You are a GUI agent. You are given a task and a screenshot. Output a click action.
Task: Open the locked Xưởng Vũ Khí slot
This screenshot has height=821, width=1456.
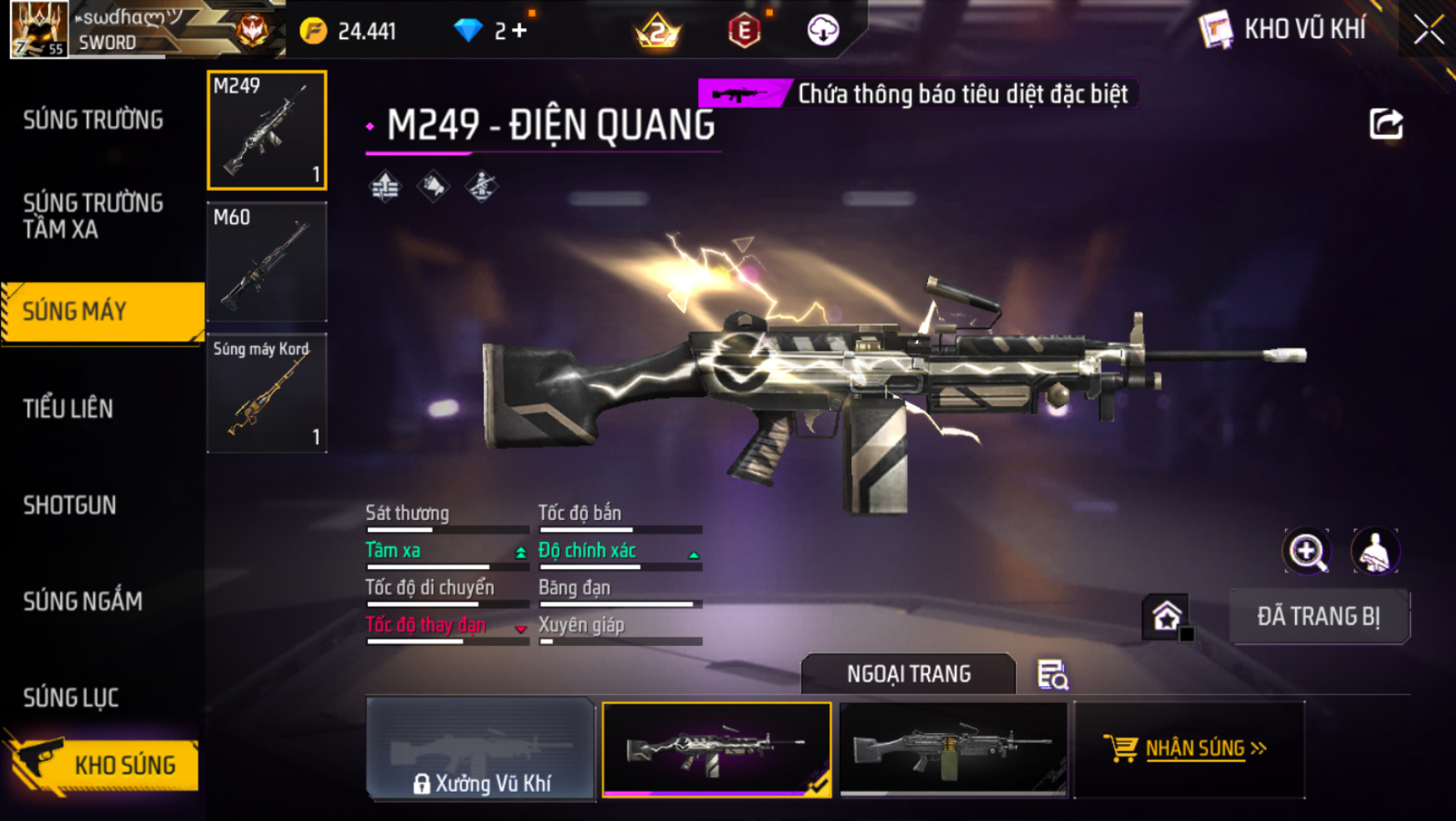tap(481, 749)
